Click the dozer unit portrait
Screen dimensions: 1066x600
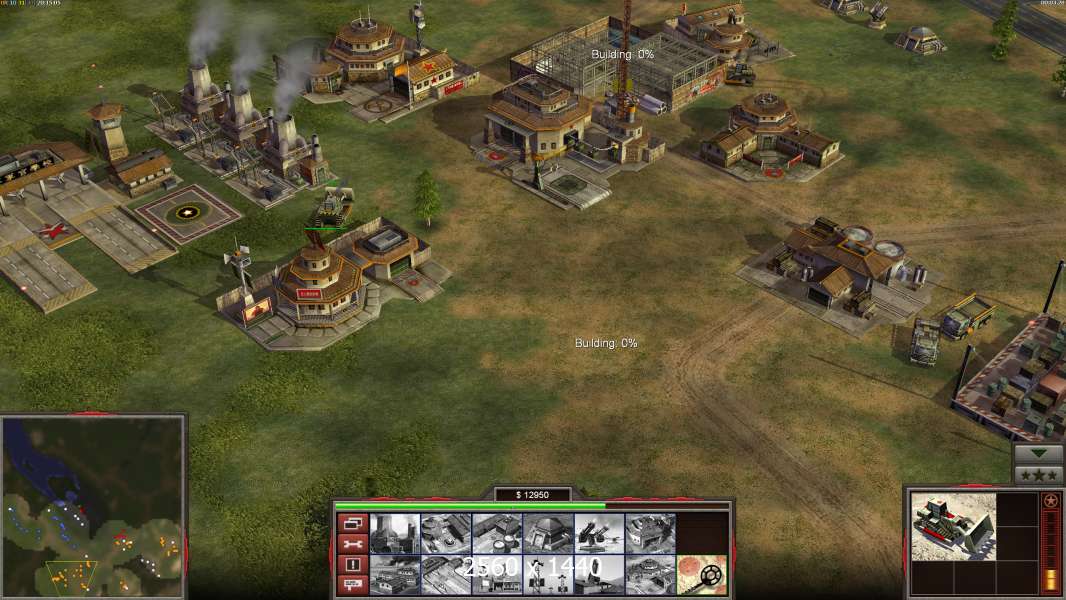tap(953, 525)
